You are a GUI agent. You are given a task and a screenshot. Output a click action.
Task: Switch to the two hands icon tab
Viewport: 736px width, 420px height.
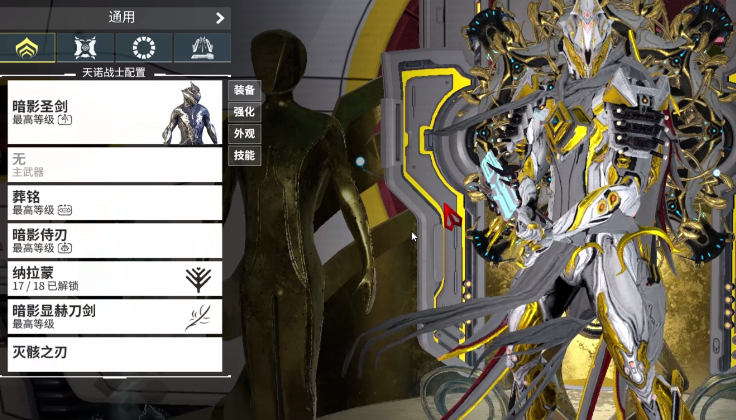click(x=201, y=47)
